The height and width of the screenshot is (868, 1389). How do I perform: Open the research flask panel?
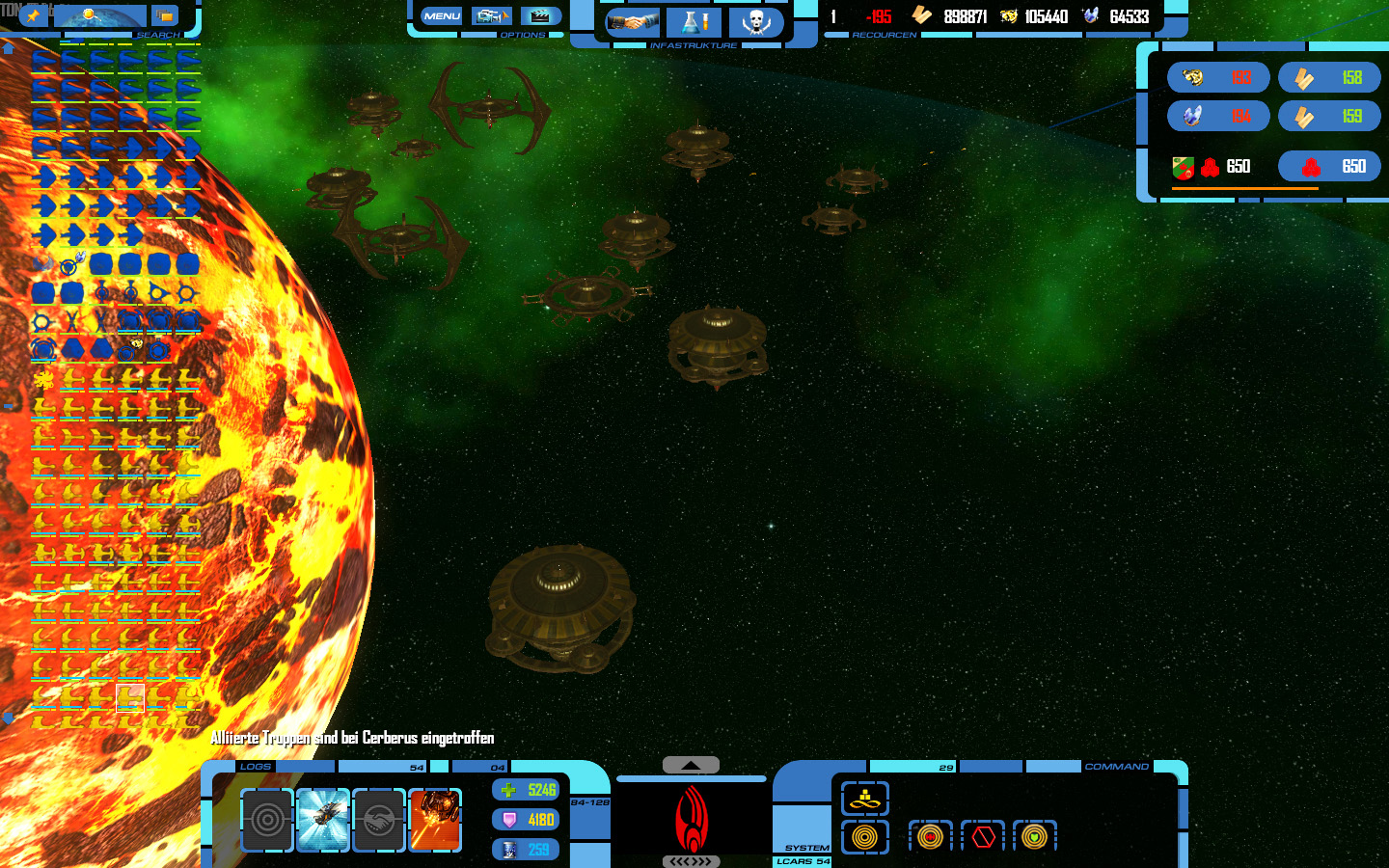694,21
